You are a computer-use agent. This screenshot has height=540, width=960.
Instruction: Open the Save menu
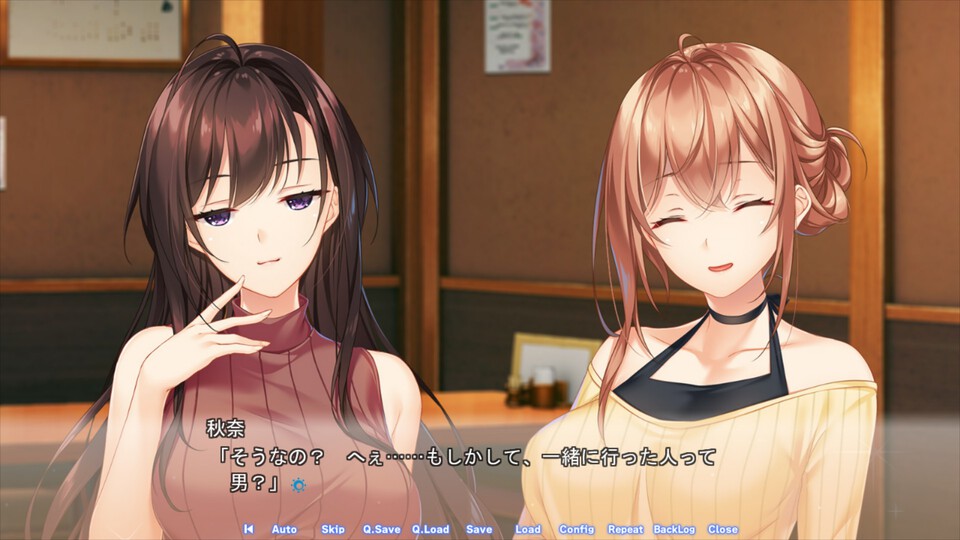[x=479, y=529]
